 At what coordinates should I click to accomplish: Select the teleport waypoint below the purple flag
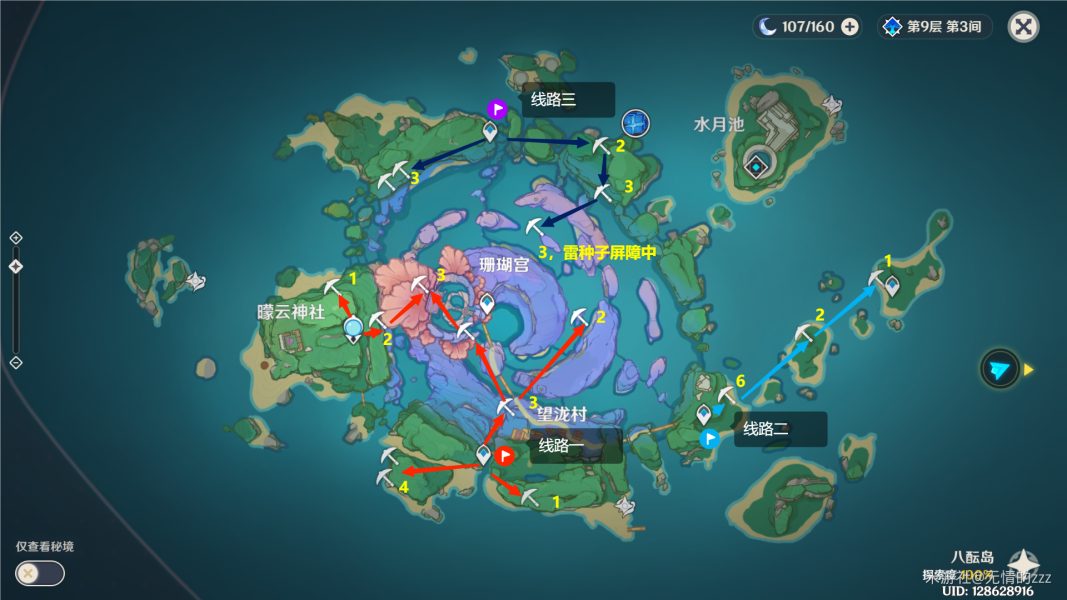coord(490,131)
